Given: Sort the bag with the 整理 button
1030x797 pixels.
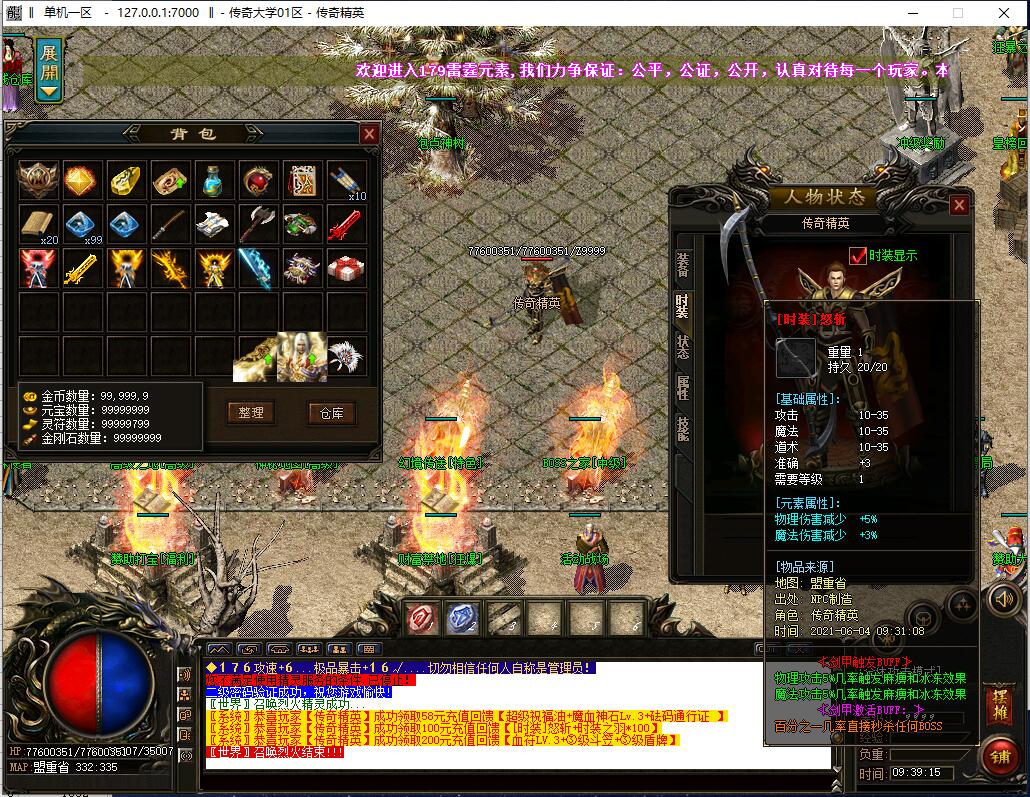Looking at the screenshot, I should tap(251, 412).
